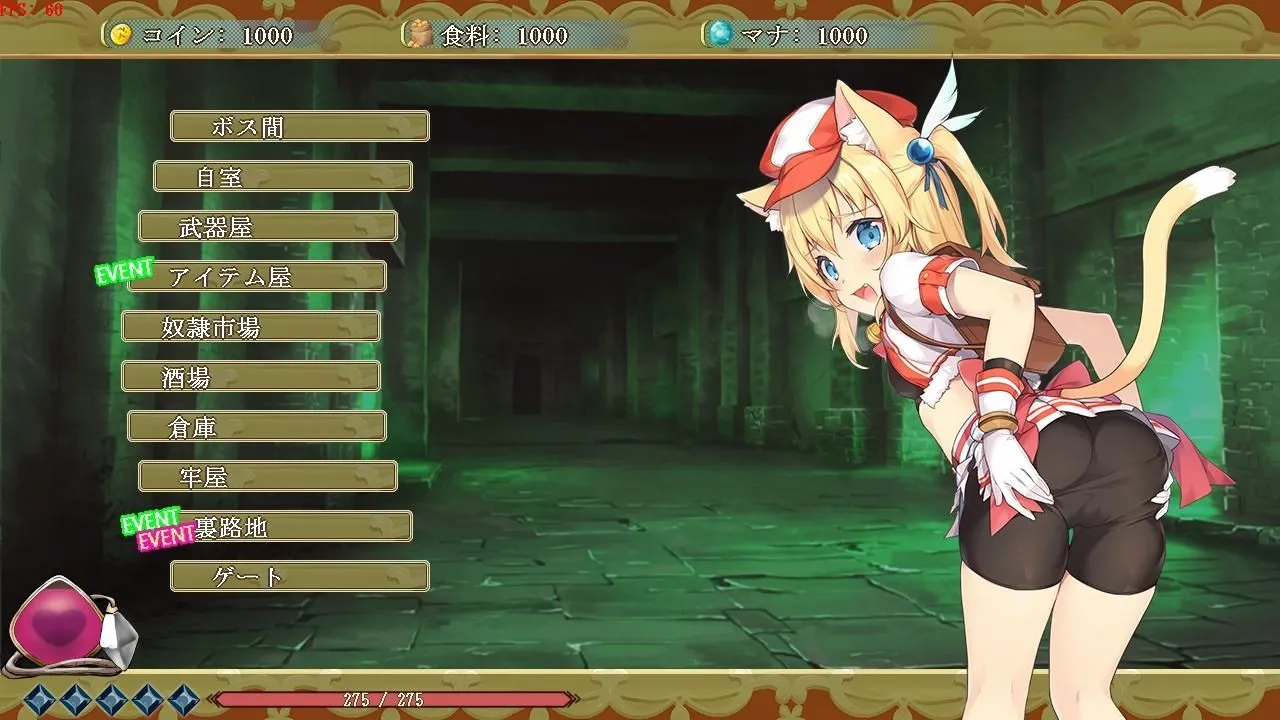1280x720 pixels.
Task: Select the 奴隷市場 menu entry
Action: [250, 326]
